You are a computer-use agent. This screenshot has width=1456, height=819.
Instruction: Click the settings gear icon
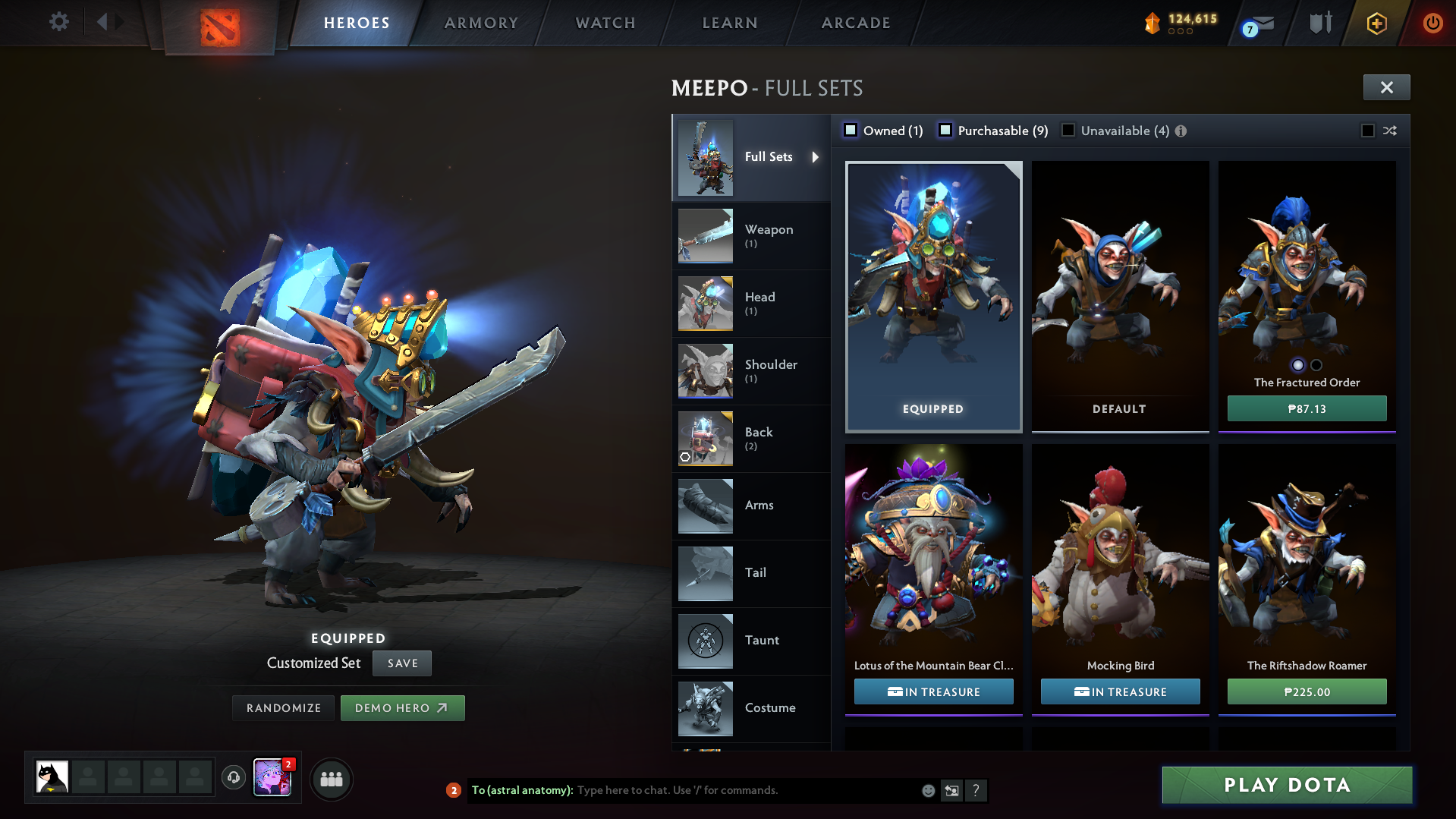click(x=58, y=22)
